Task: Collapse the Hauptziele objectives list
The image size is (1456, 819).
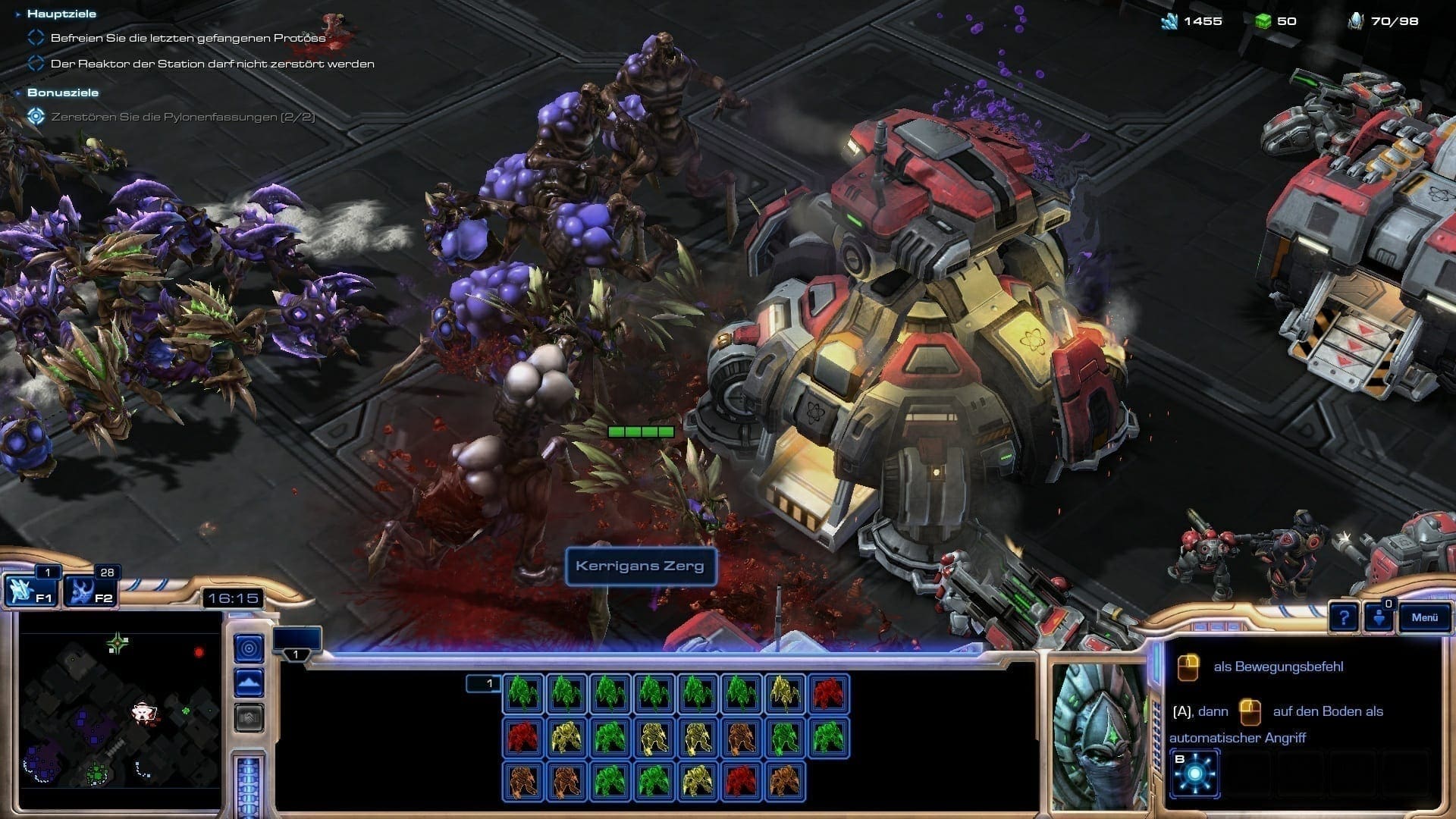Action: pyautogui.click(x=19, y=14)
